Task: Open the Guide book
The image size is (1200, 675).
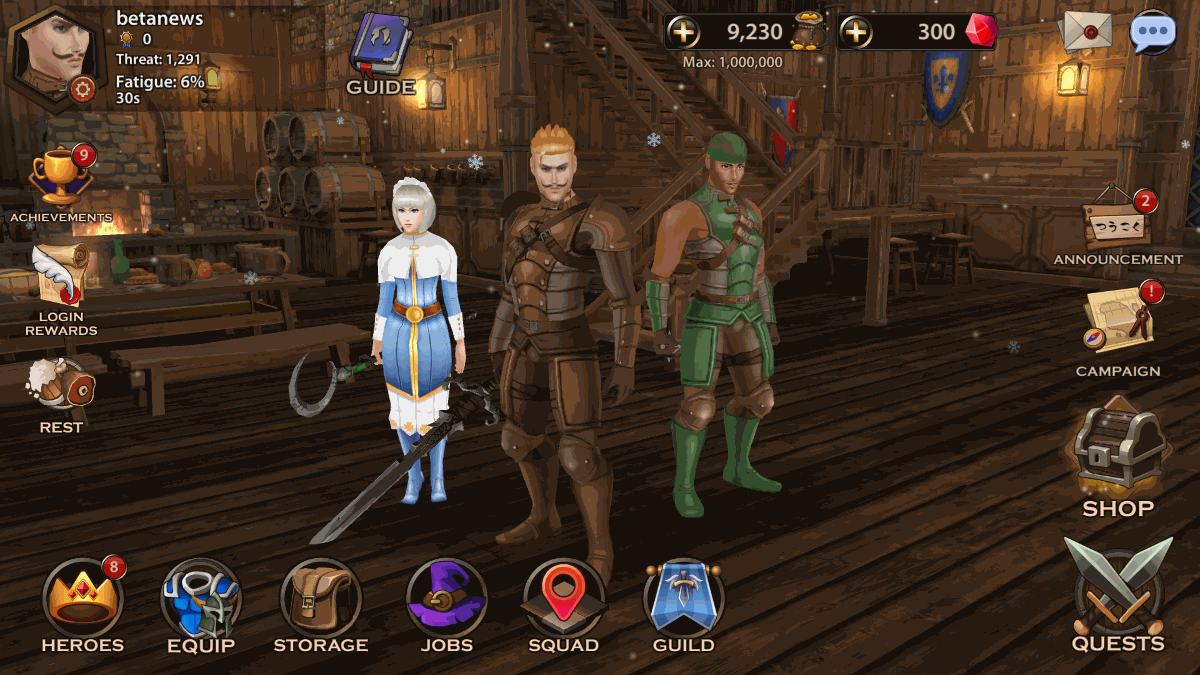Action: (x=381, y=48)
